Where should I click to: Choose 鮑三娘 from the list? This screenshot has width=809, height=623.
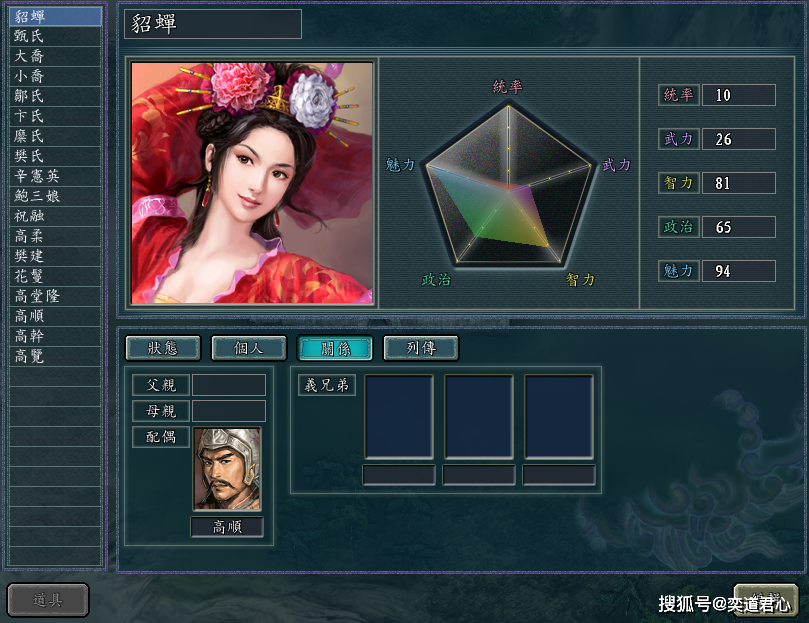55,196
